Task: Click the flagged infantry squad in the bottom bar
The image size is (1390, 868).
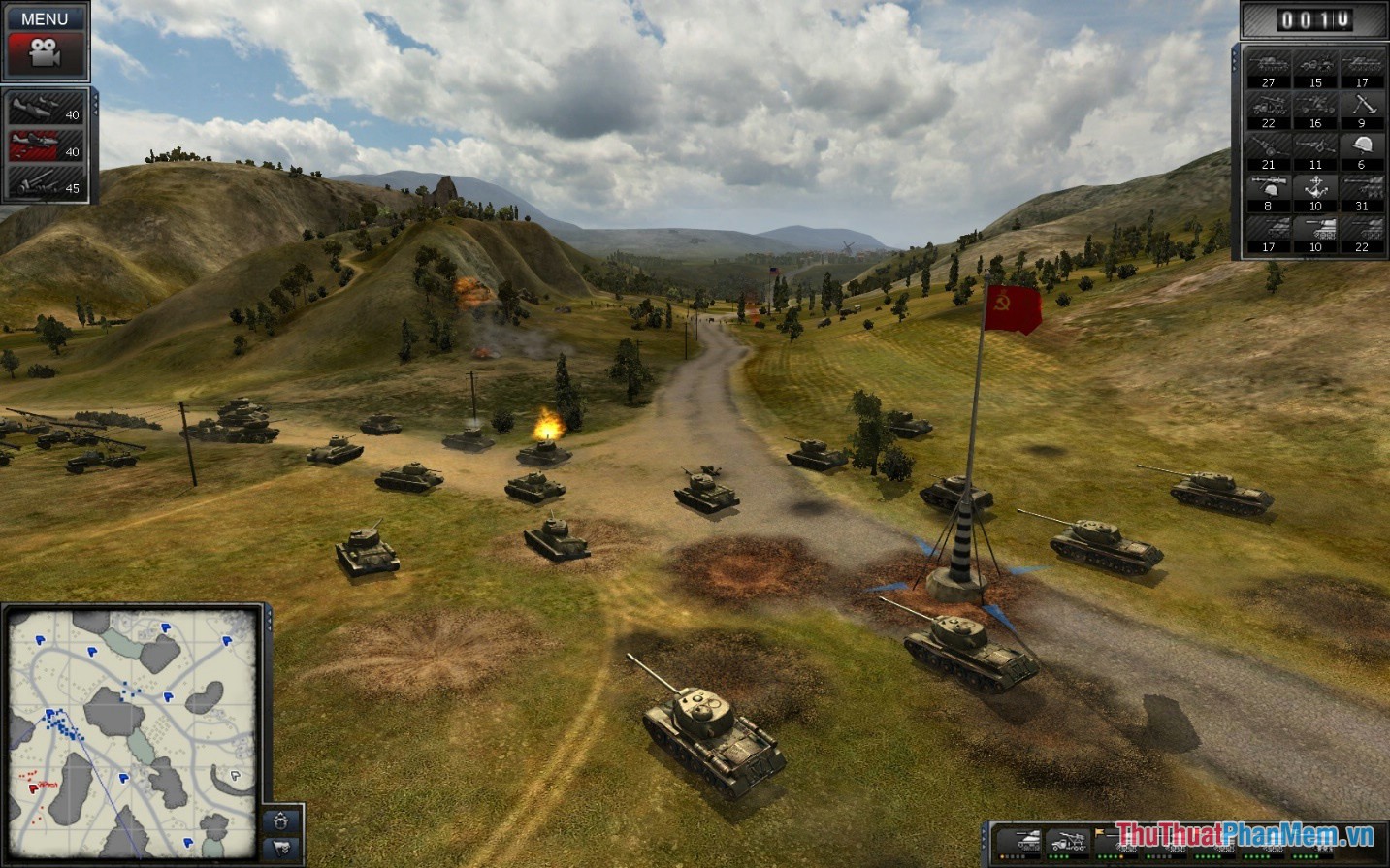Action: pyautogui.click(x=1117, y=838)
